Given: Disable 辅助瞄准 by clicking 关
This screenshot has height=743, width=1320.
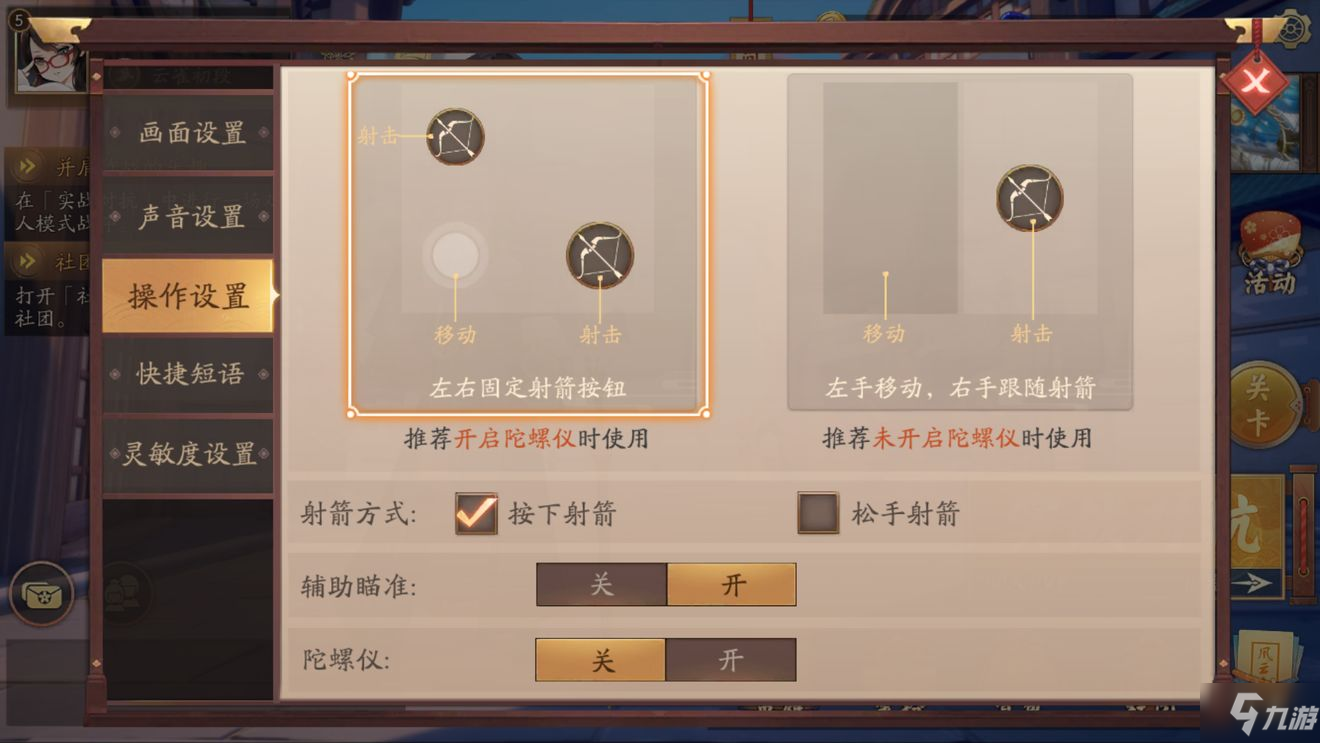Looking at the screenshot, I should [599, 584].
